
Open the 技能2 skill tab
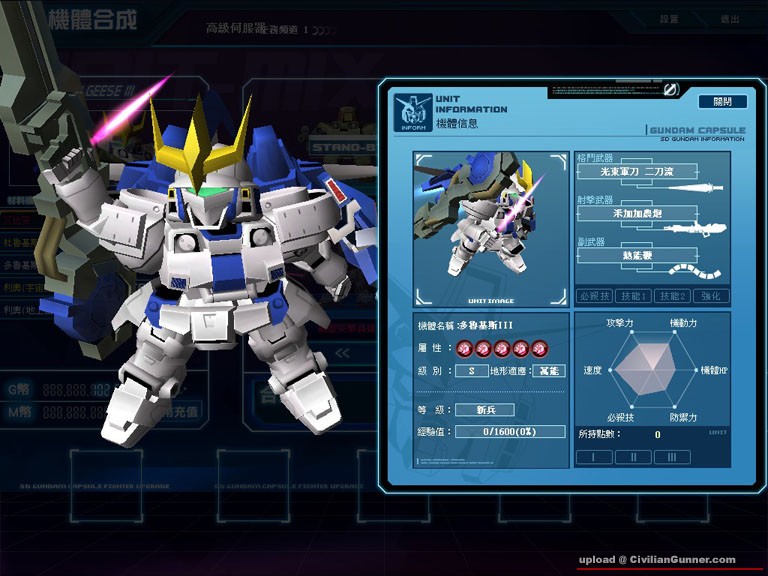tap(671, 296)
